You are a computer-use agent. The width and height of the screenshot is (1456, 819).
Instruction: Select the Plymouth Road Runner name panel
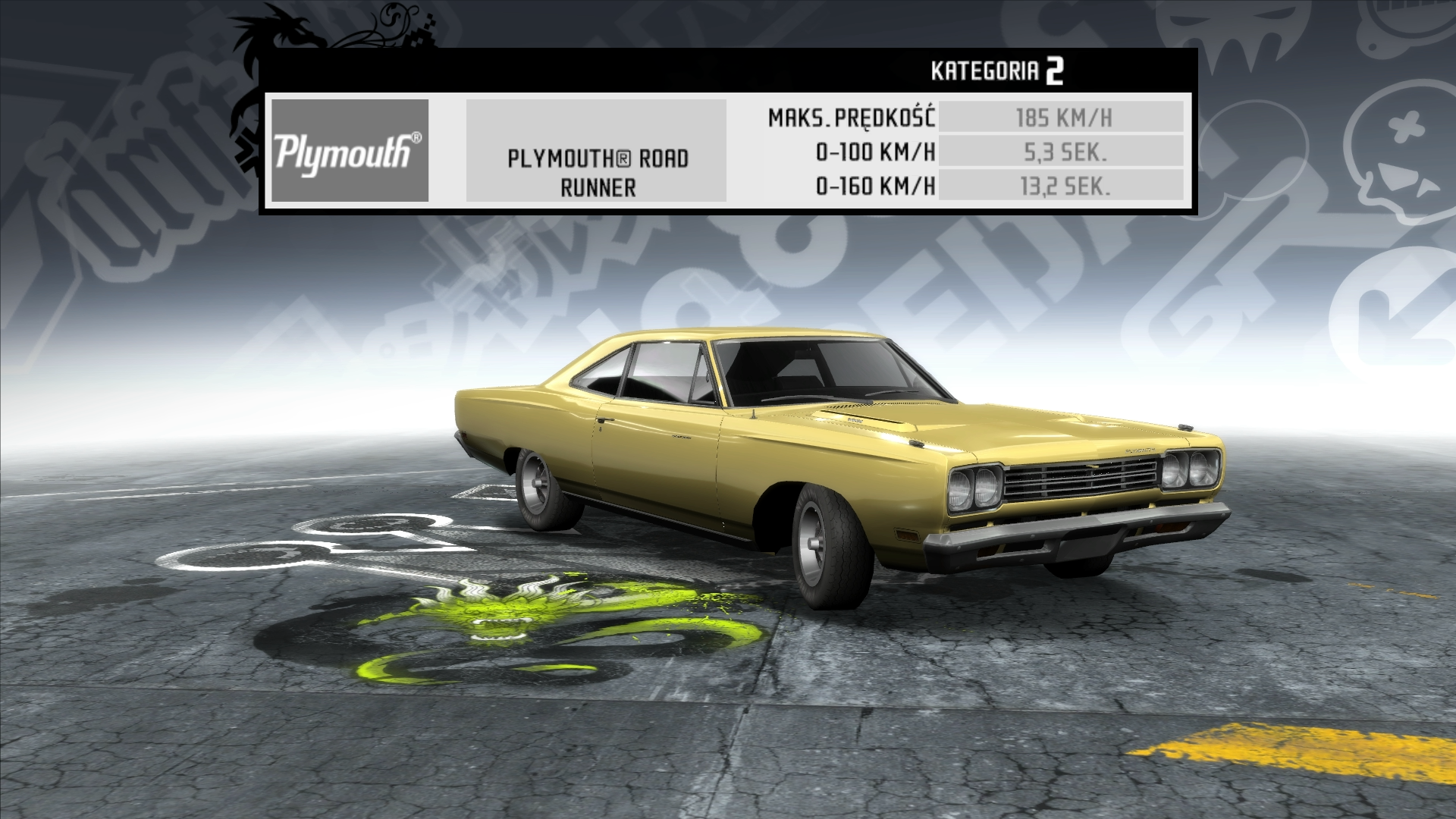(x=597, y=151)
